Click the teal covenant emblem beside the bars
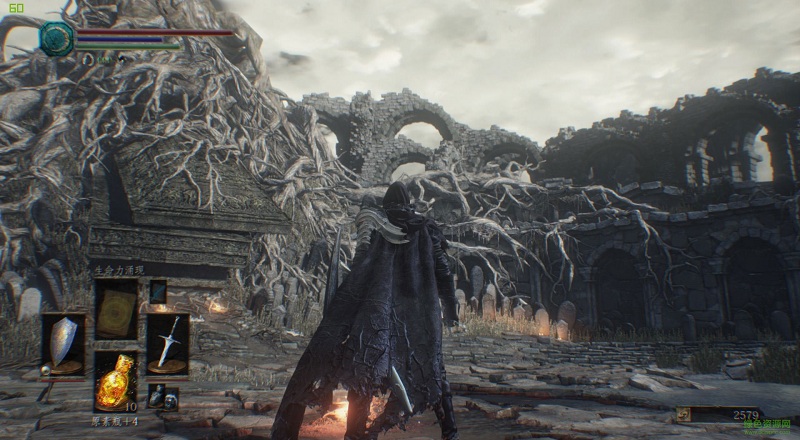Image resolution: width=800 pixels, height=440 pixels. pos(57,38)
